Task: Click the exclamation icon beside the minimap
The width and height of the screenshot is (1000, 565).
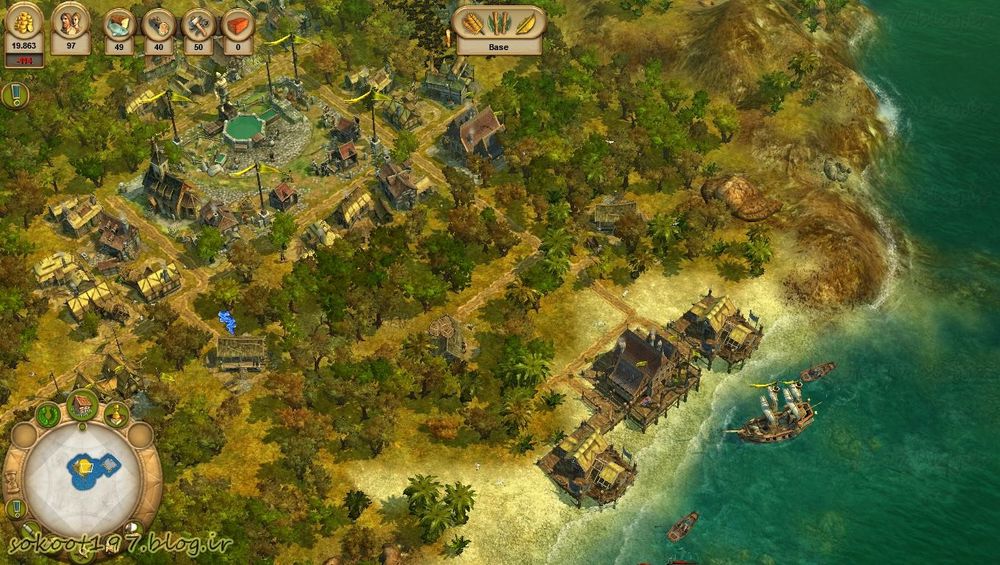Action: tap(14, 508)
